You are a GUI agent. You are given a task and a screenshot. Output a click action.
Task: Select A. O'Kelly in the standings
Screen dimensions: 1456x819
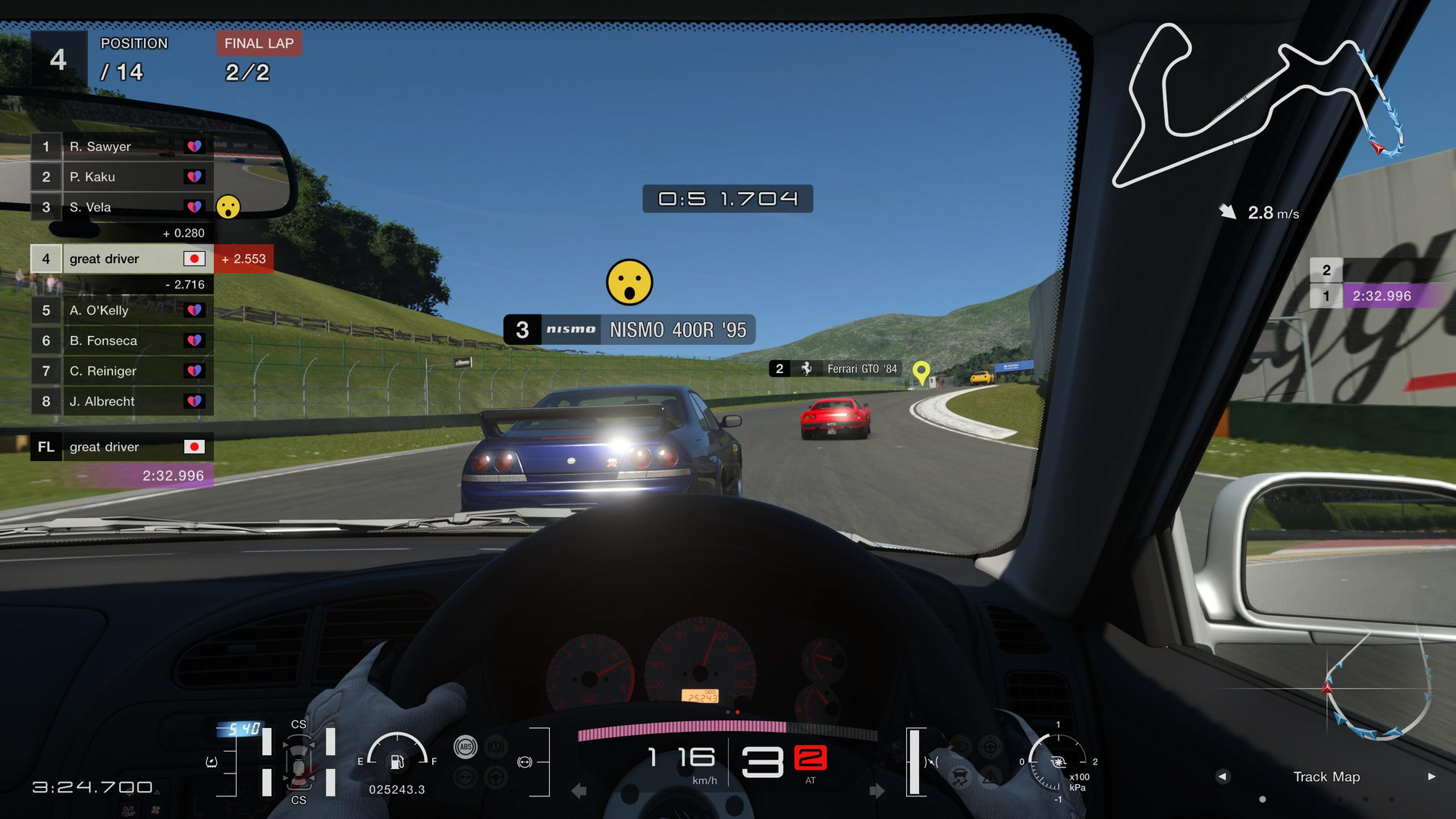pyautogui.click(x=121, y=310)
